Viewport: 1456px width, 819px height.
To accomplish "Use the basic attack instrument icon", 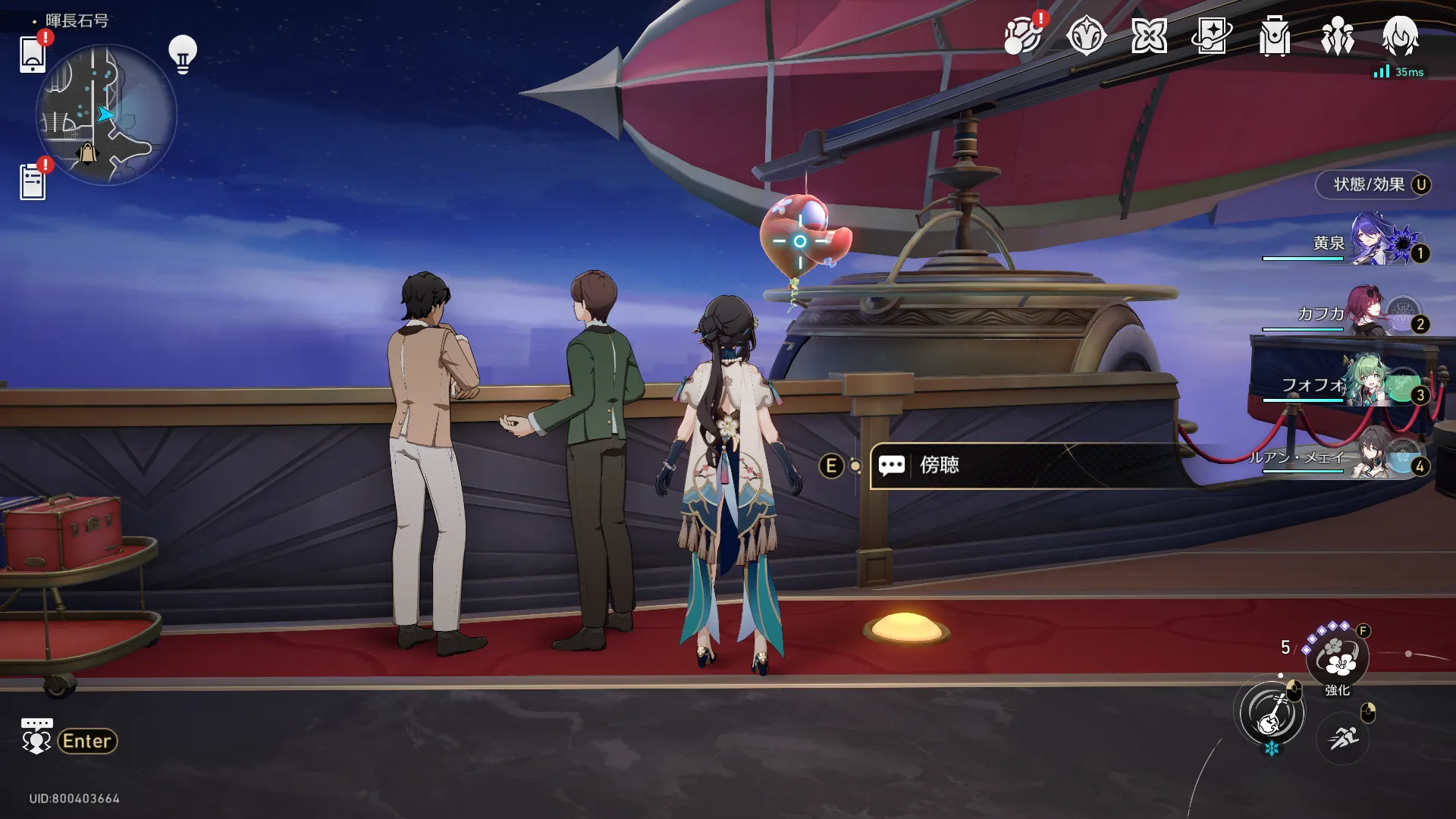I will [x=1272, y=713].
